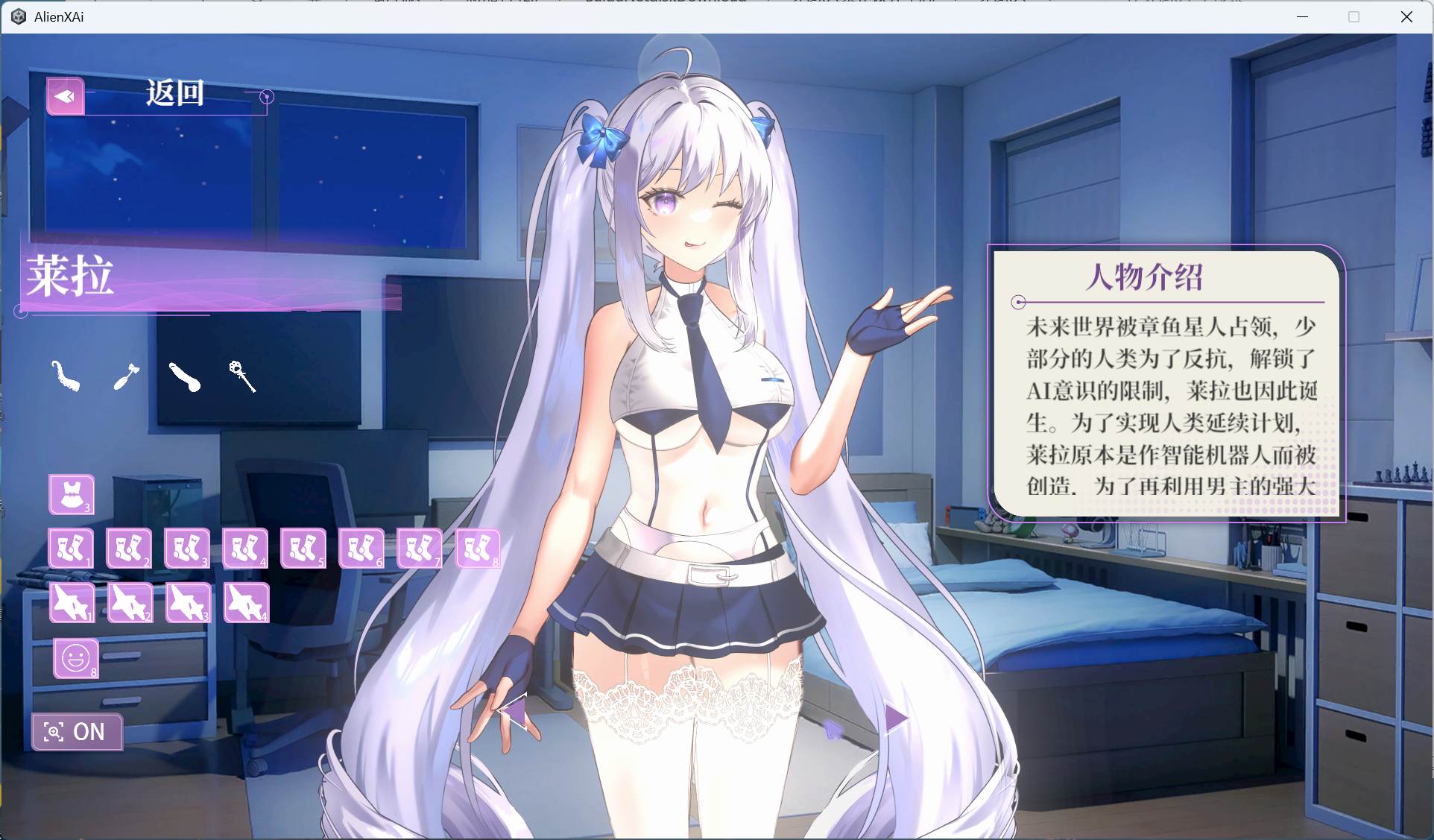This screenshot has width=1434, height=840.
Task: Select stocking style number 2
Action: 128,548
